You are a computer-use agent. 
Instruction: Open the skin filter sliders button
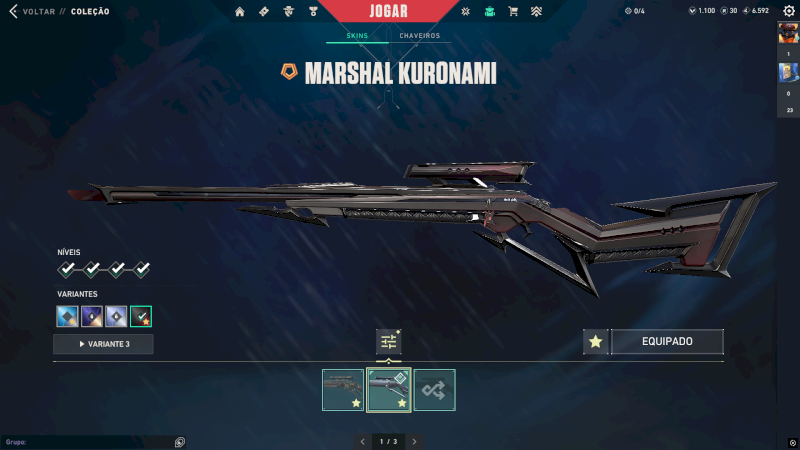(388, 342)
